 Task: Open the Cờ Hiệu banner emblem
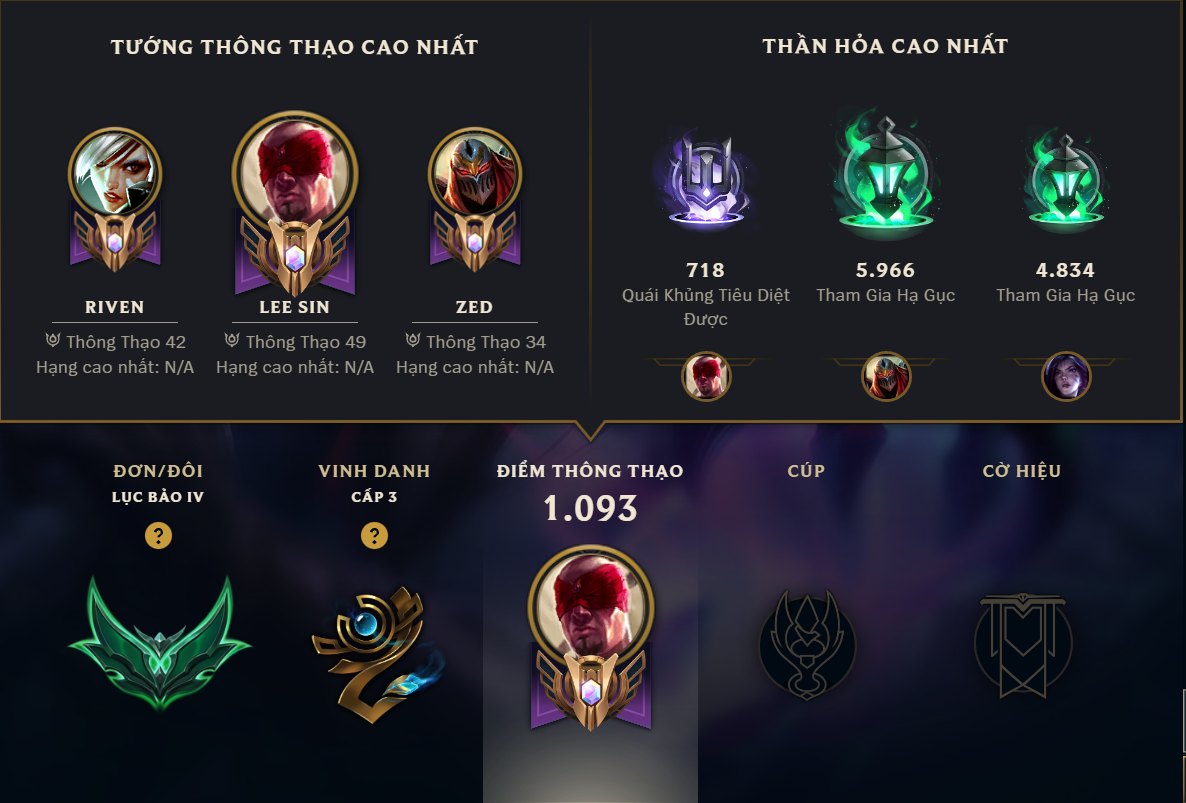pyautogui.click(x=1021, y=640)
